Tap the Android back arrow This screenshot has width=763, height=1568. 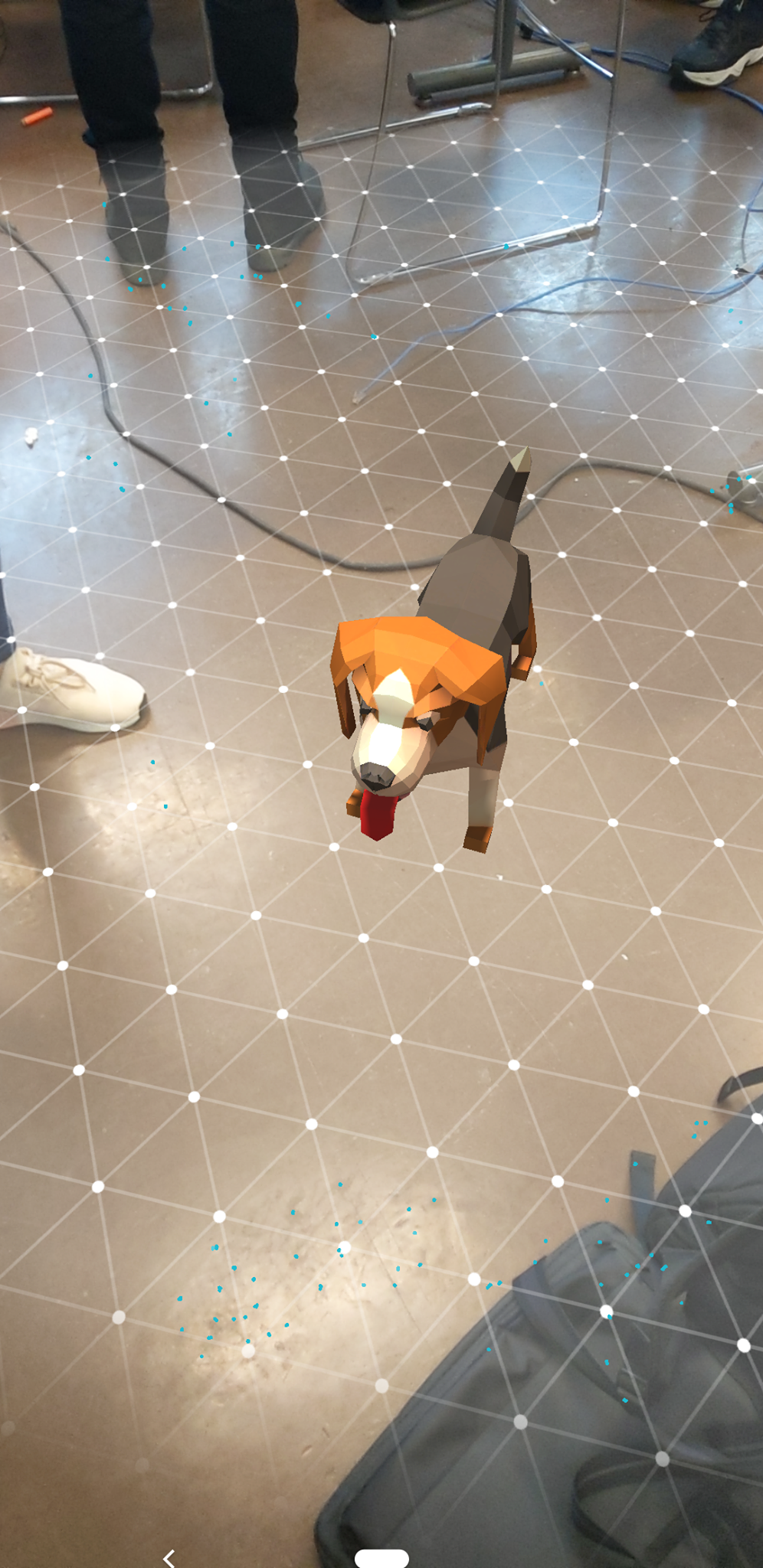click(x=169, y=1557)
